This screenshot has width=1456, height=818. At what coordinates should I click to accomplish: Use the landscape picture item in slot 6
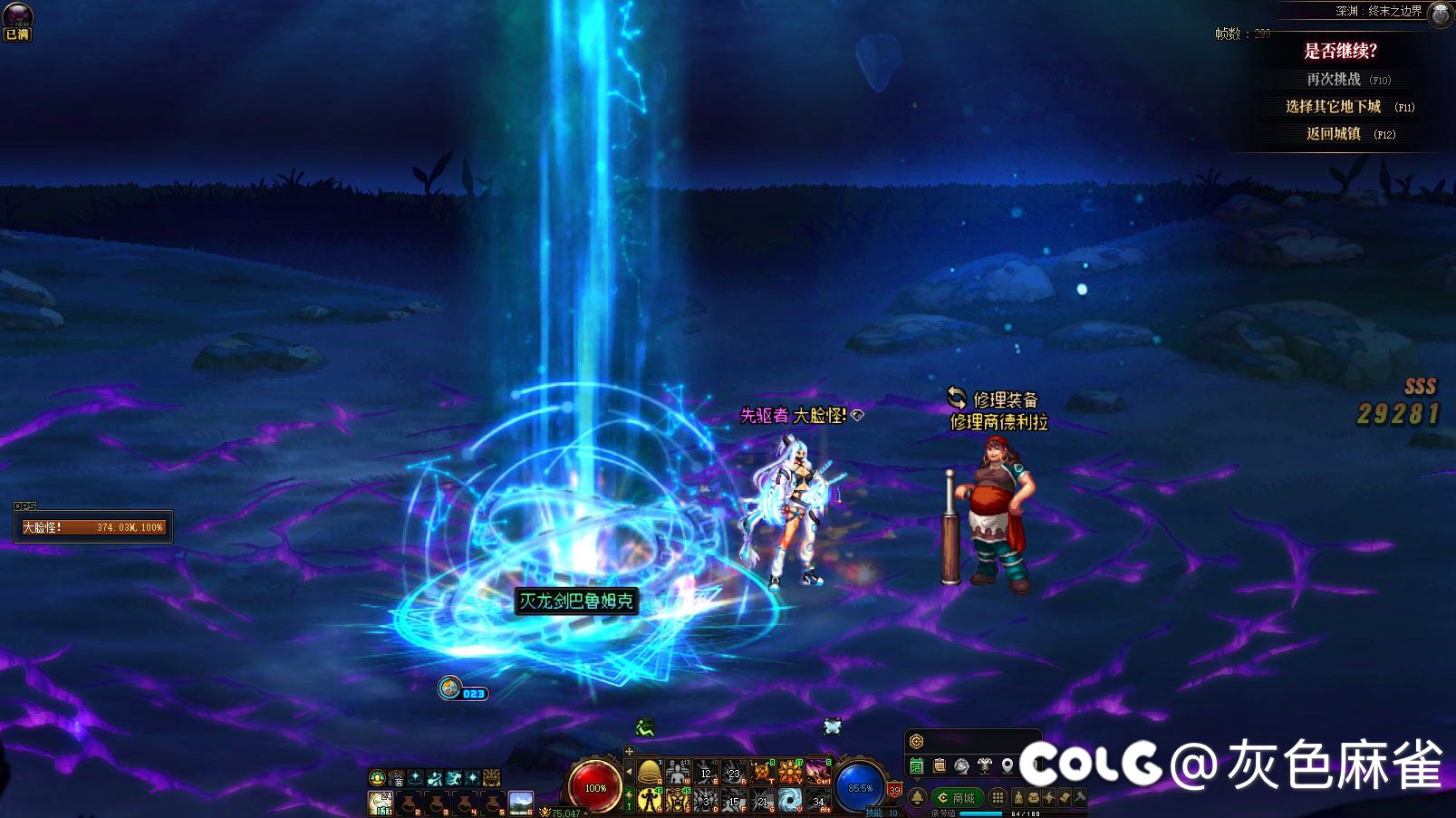pos(521,803)
